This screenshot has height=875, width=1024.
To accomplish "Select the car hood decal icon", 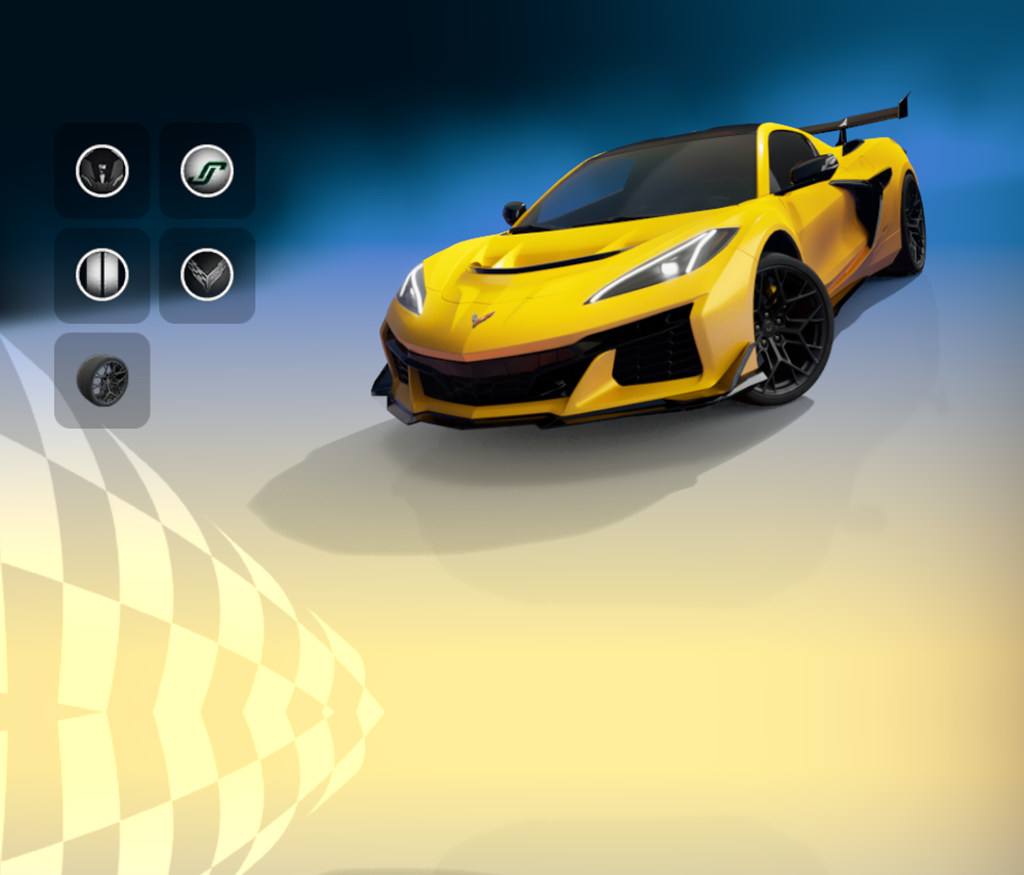I will [102, 171].
